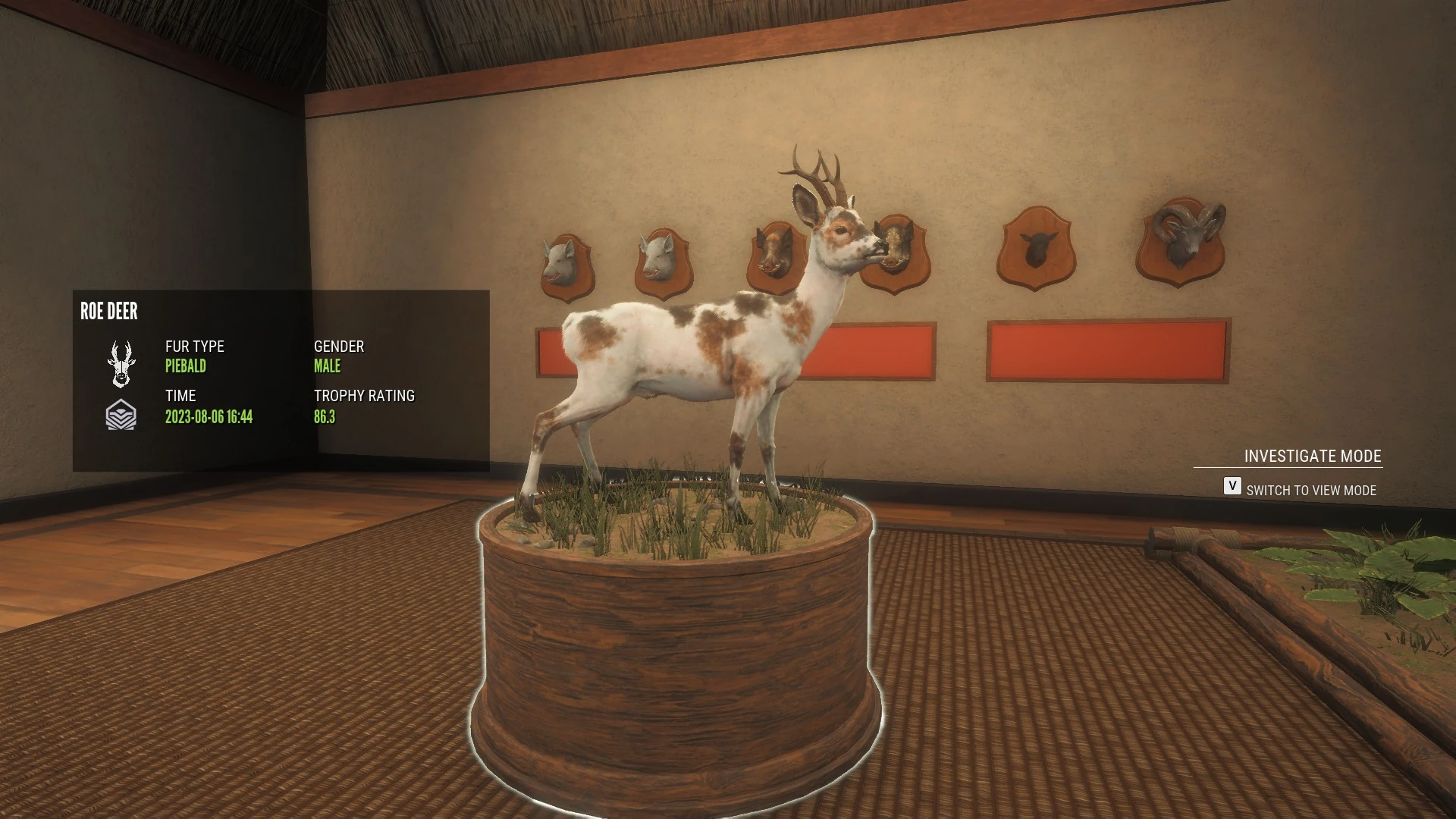Click the harvest time 2023-08-06 16:44

point(209,416)
